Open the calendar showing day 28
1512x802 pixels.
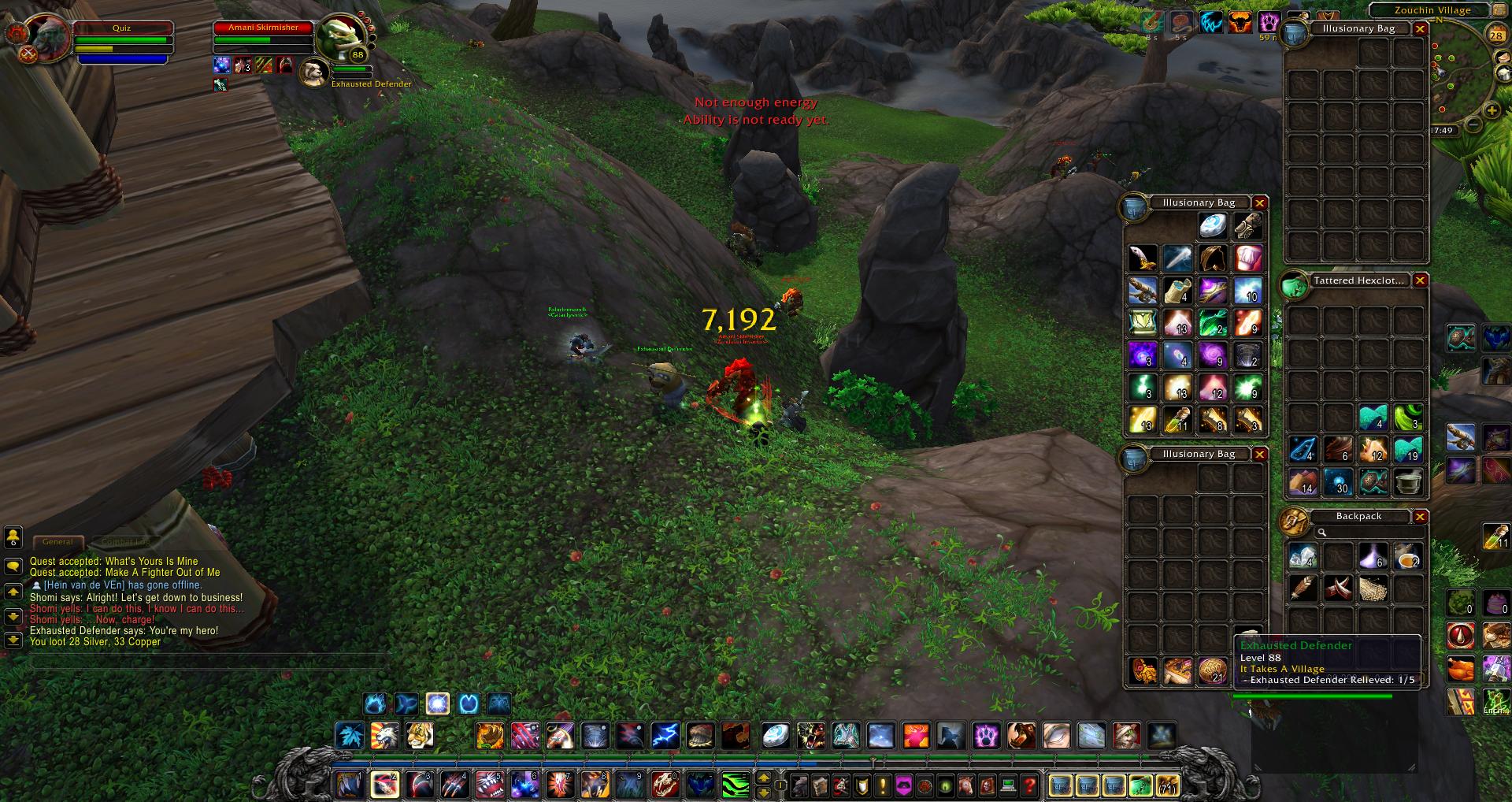(1496, 35)
